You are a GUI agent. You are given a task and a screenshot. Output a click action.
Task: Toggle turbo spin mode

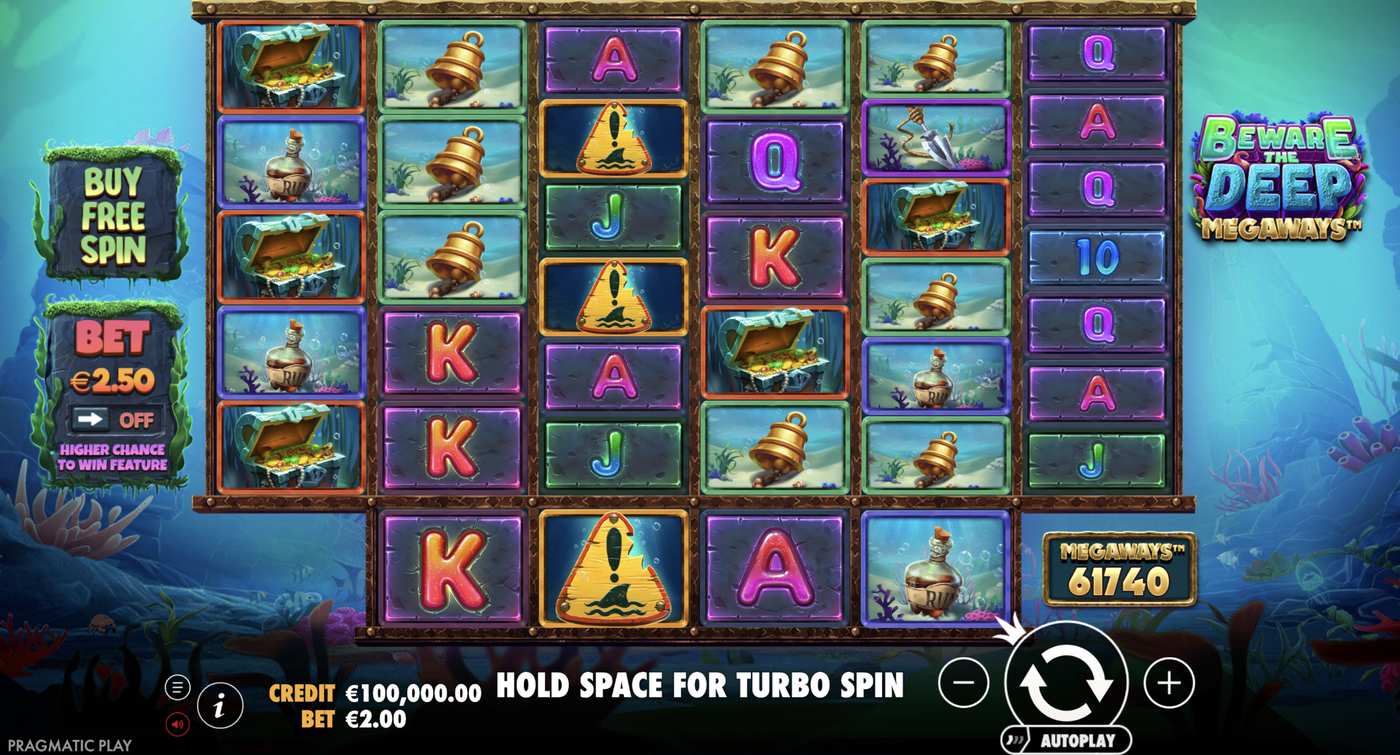click(700, 686)
